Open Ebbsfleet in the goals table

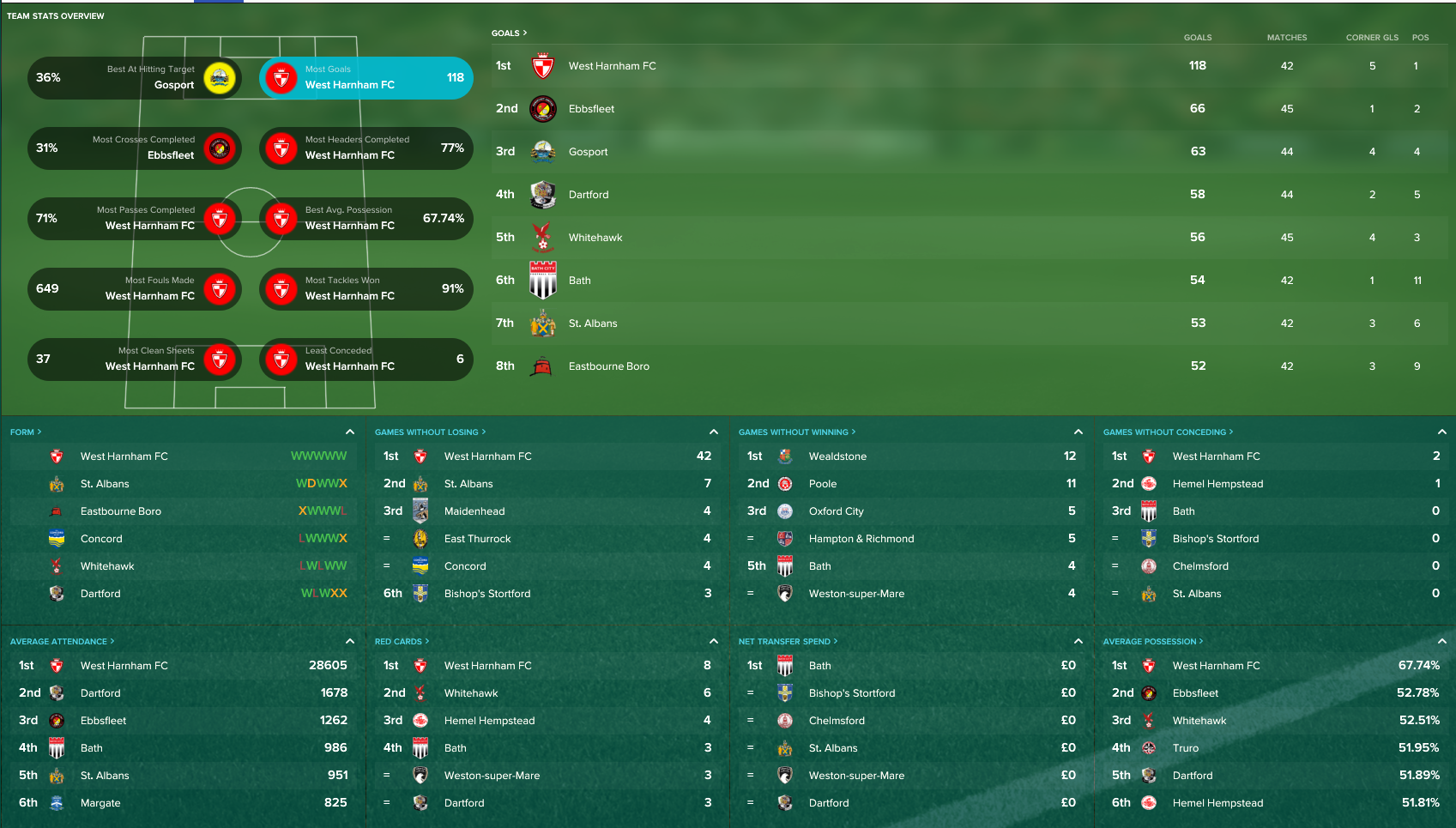coord(591,109)
